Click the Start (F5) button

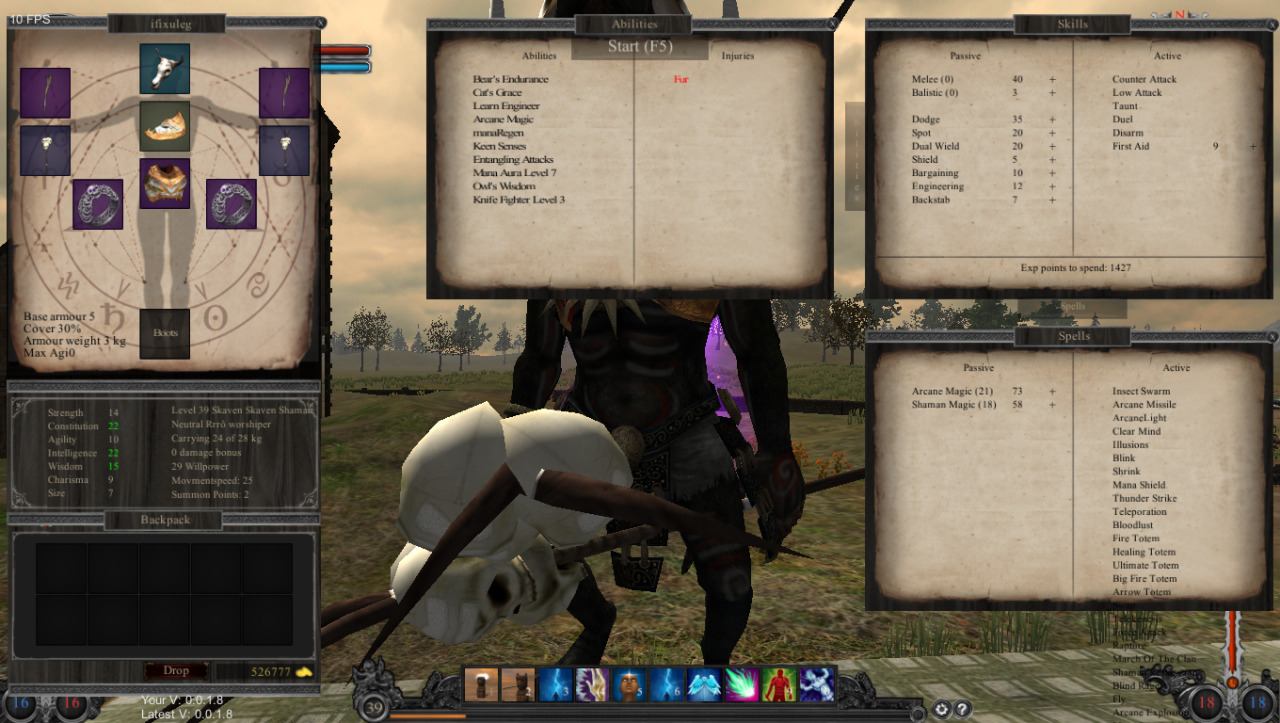pos(640,47)
